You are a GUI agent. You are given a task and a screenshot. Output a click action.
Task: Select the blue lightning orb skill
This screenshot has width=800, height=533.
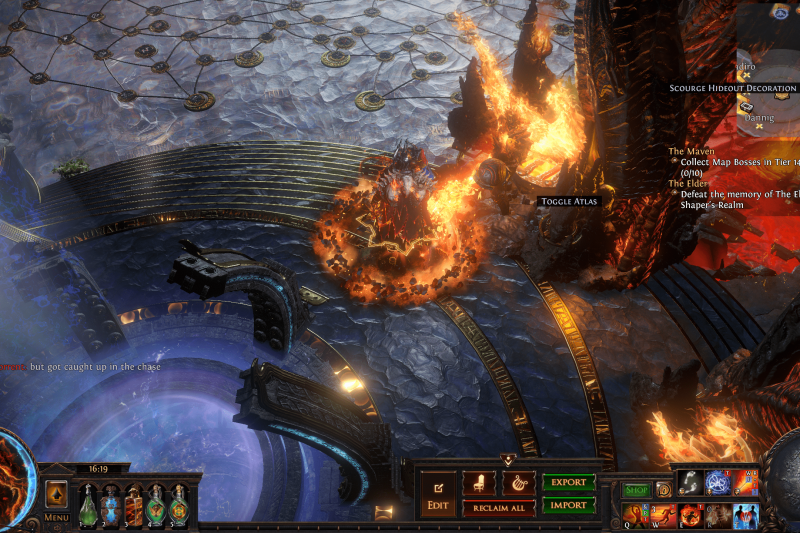tap(718, 482)
